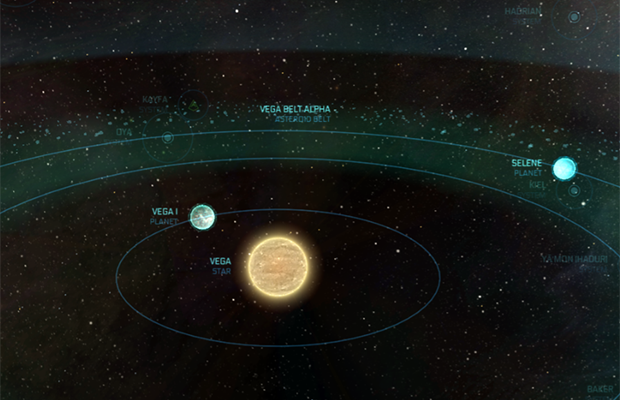
Task: Select the Vega star on the map
Action: (282, 267)
